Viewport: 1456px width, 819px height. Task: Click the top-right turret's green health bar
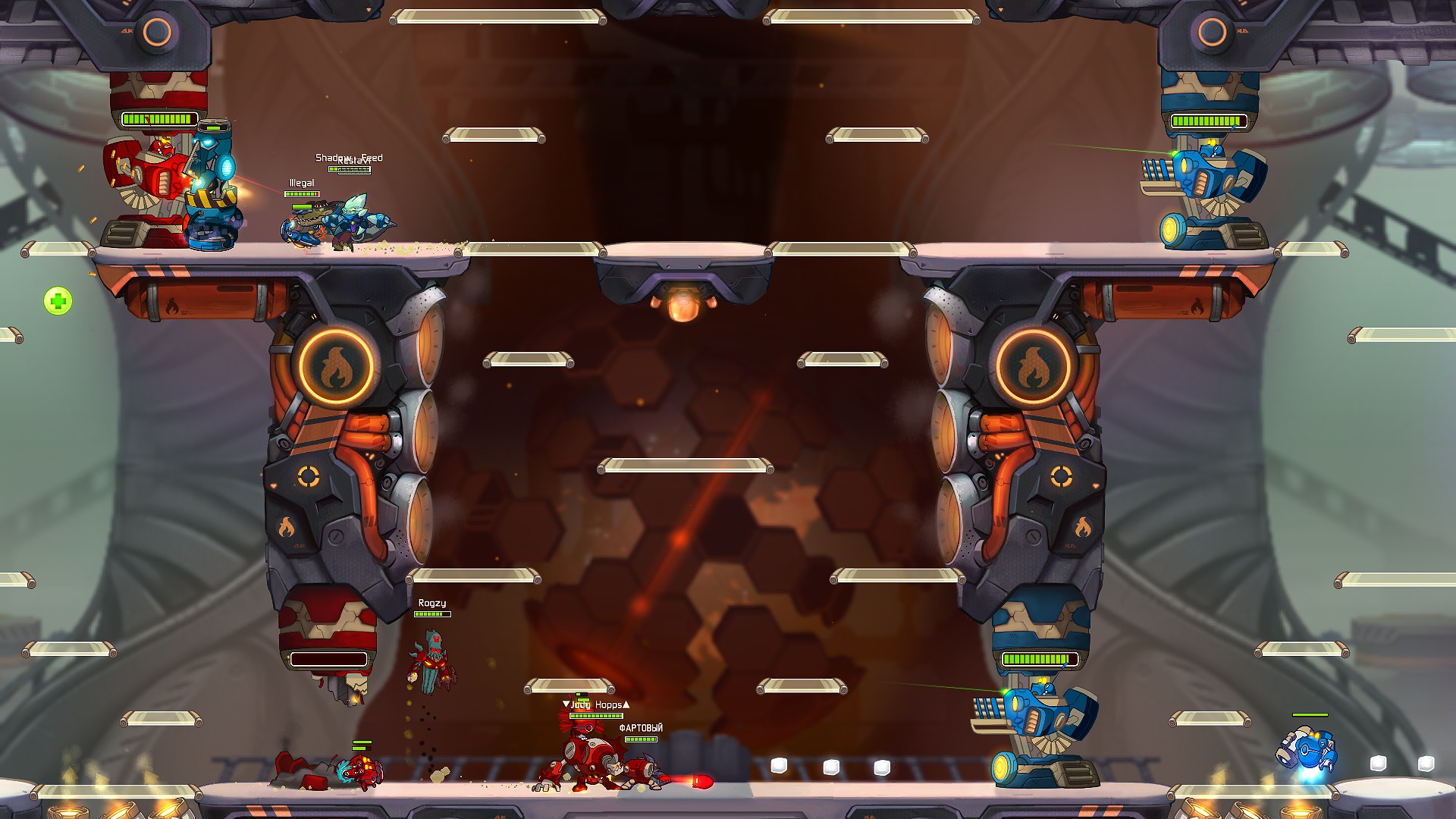point(1210,119)
